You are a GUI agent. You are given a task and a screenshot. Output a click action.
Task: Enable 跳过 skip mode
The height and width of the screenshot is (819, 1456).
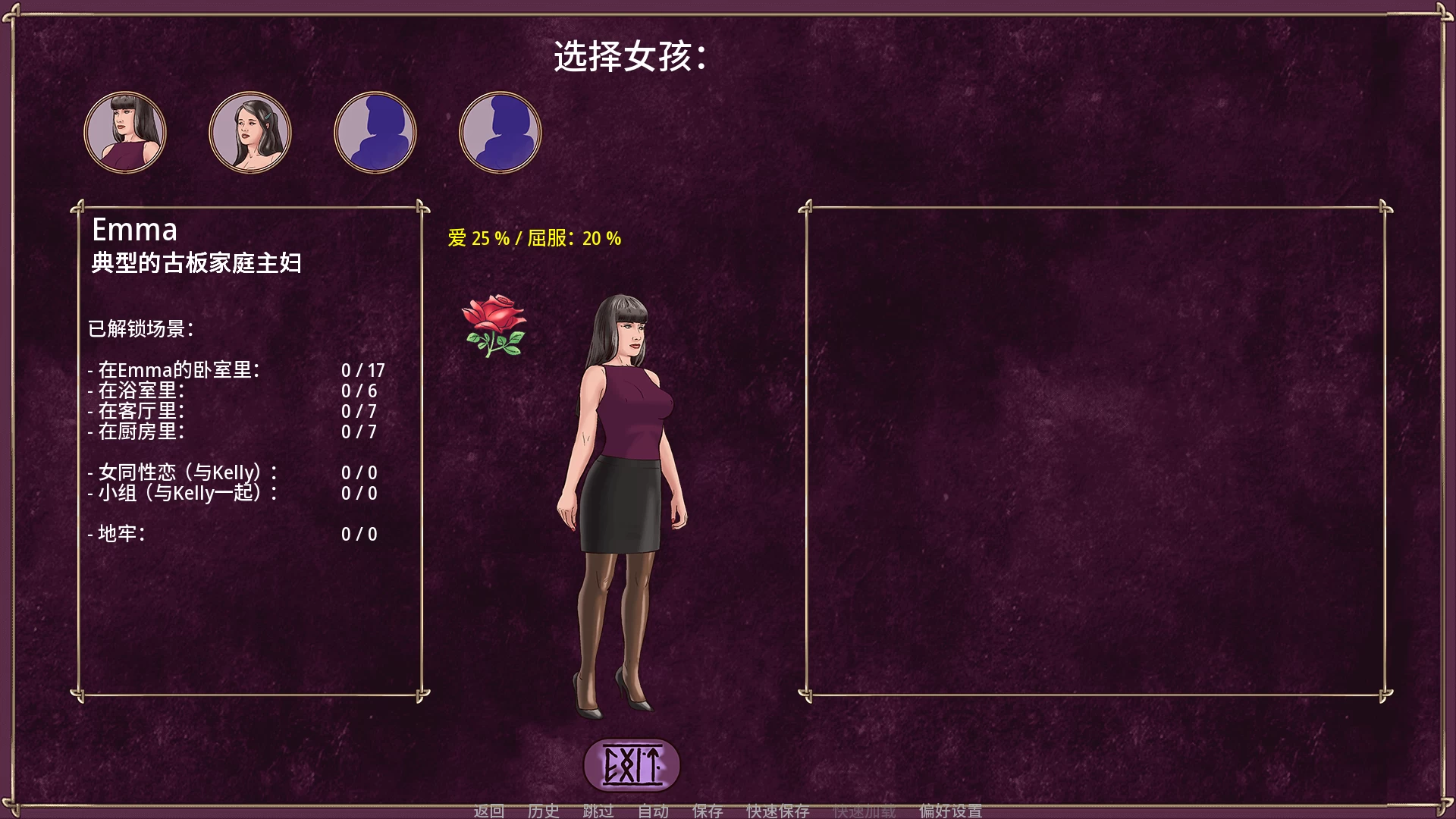click(598, 811)
